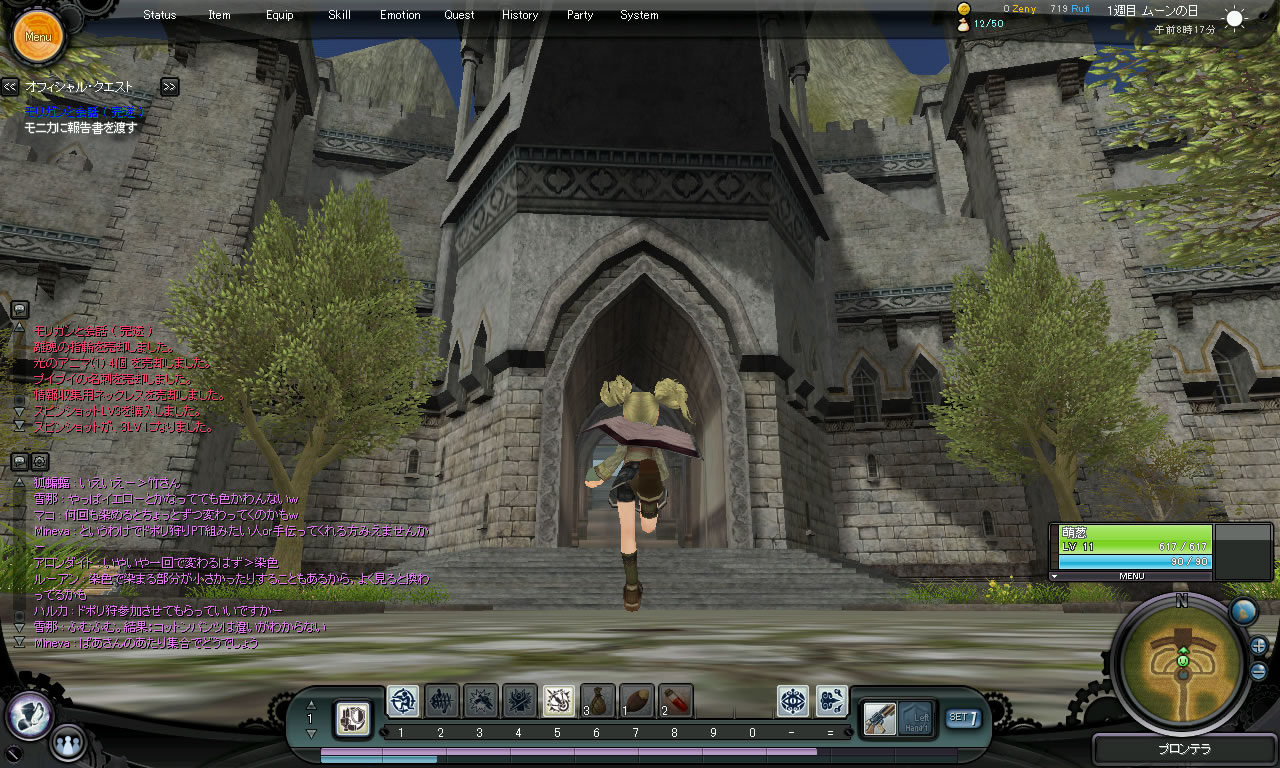Open the Quest menu
This screenshot has height=768, width=1280.
coord(460,15)
